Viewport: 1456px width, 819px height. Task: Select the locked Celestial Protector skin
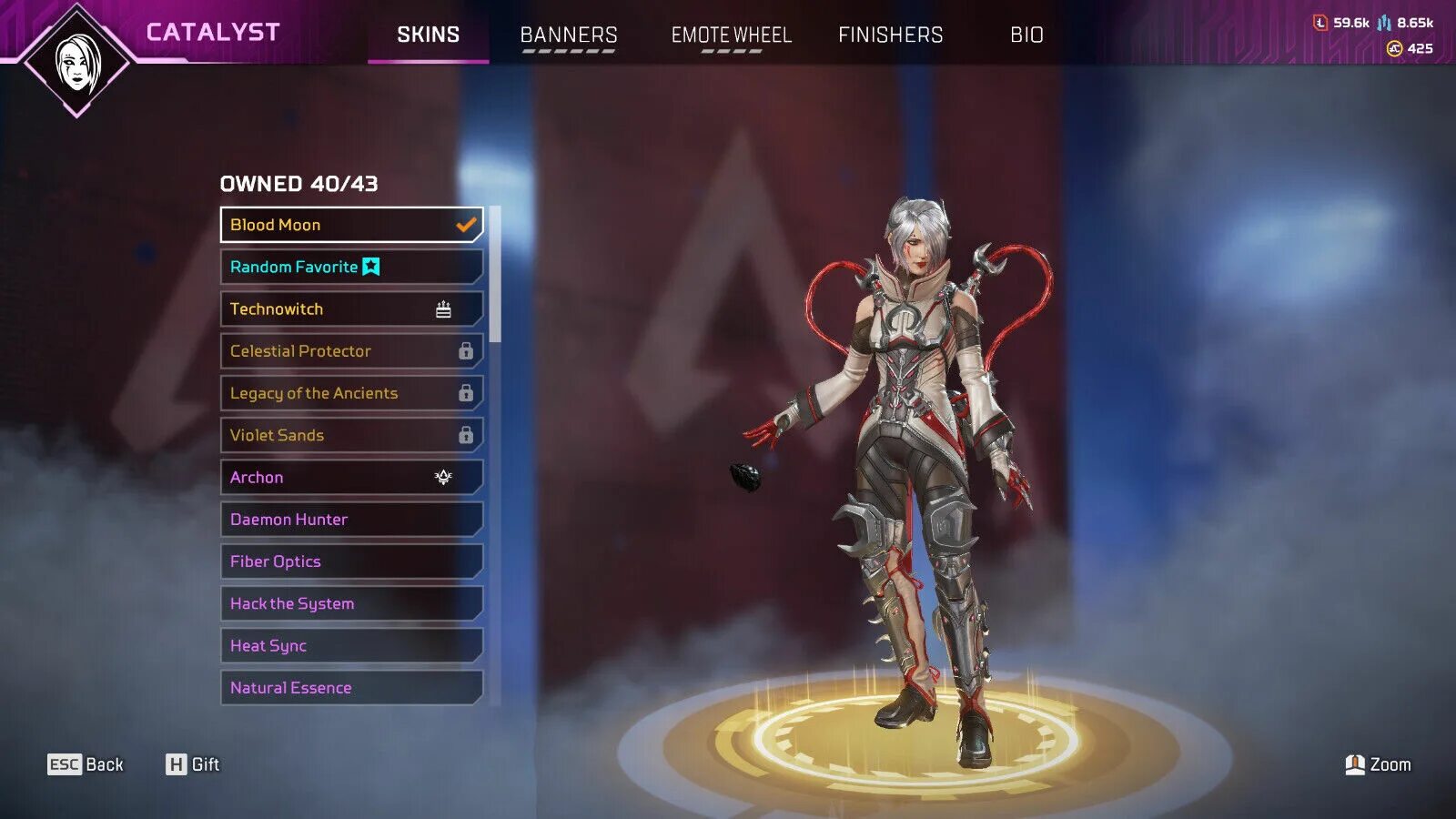(351, 351)
